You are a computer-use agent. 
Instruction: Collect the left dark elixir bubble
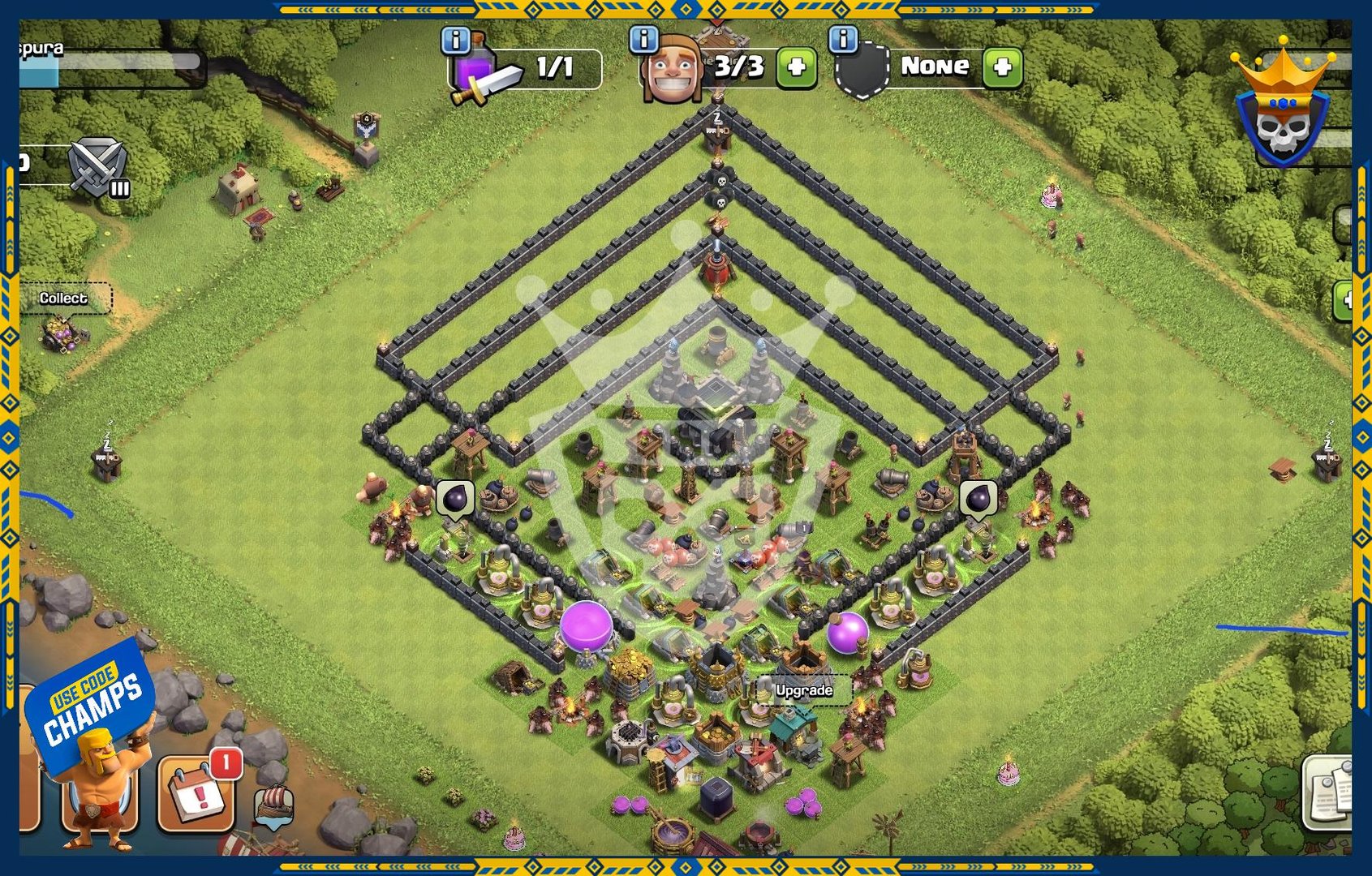[455, 498]
